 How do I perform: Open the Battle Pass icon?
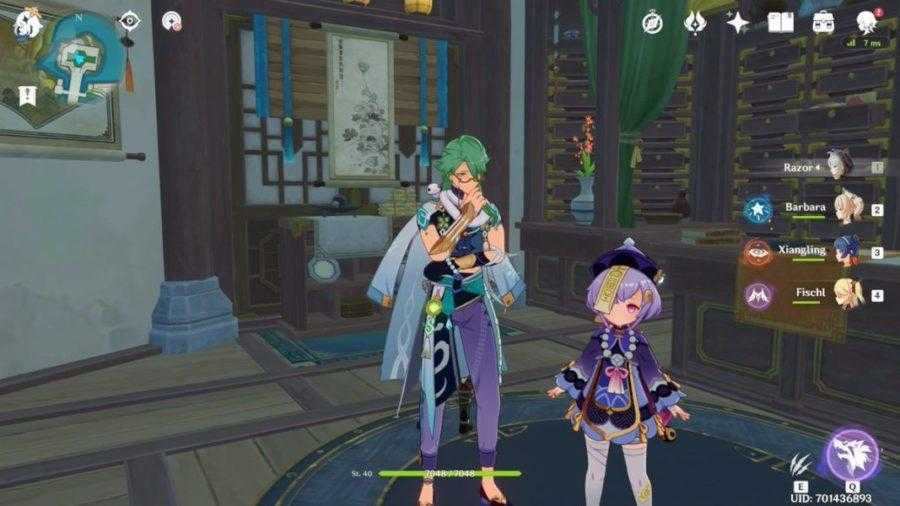(696, 22)
